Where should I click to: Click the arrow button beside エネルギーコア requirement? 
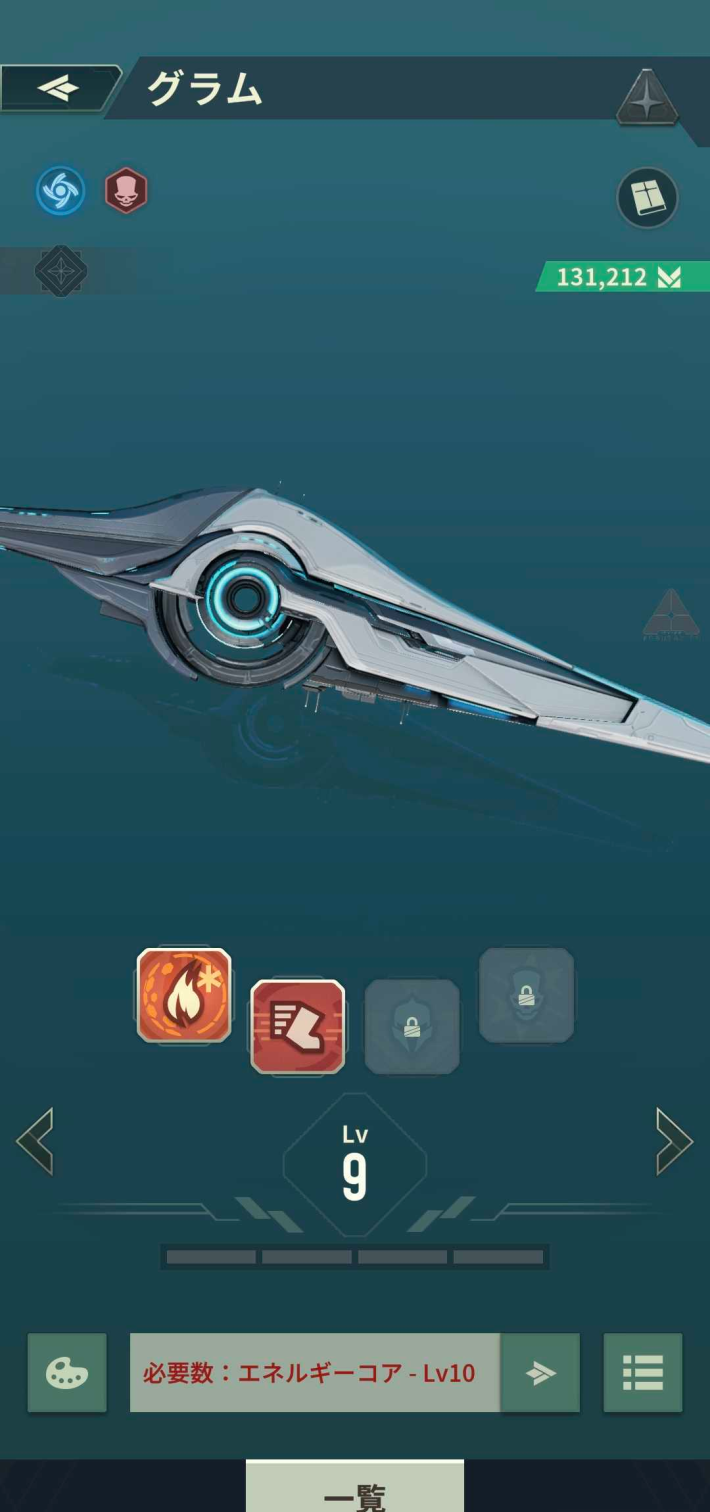[x=540, y=1373]
